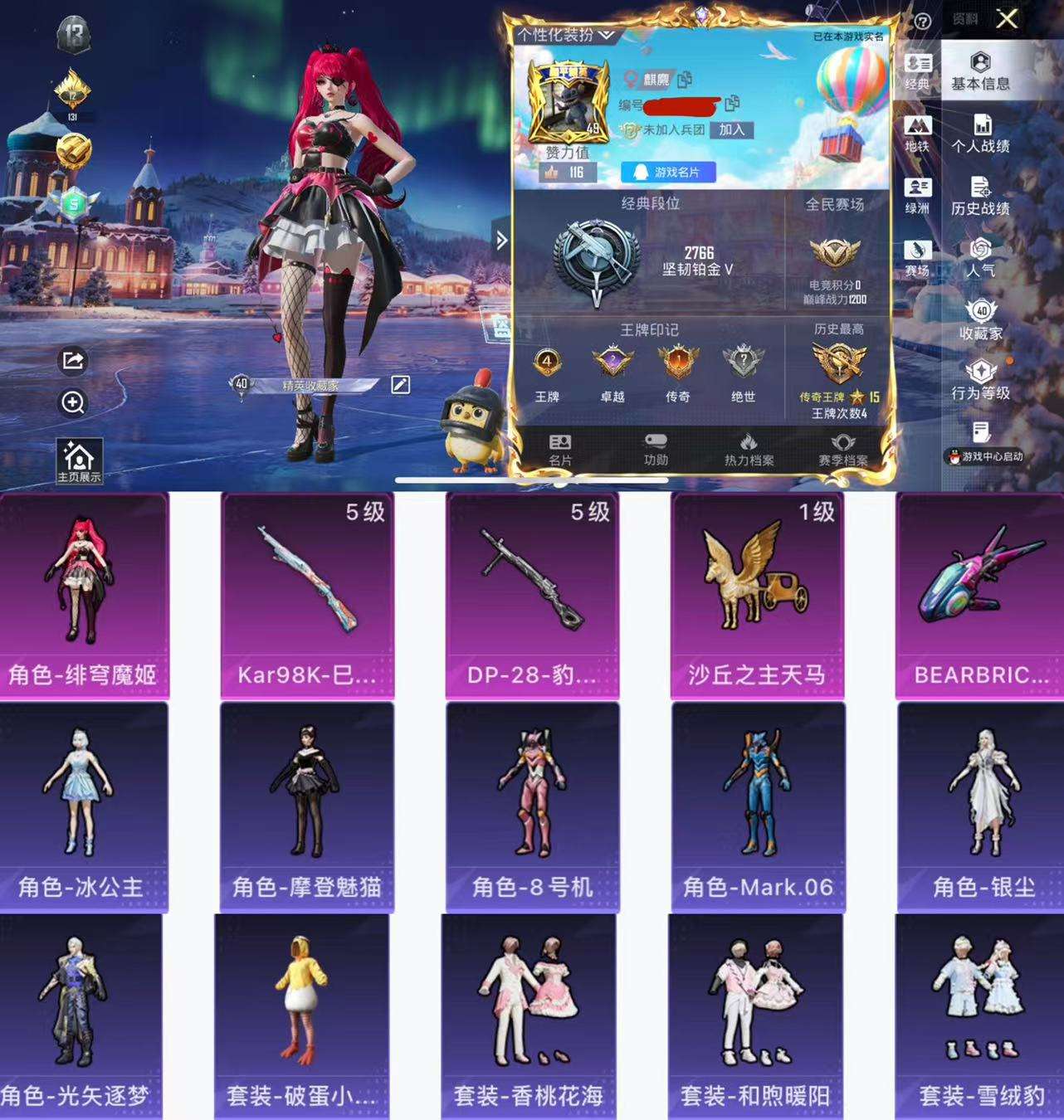Select the 角色-冰公主 character thumbnail
This screenshot has height=1120, width=1064.
[x=83, y=801]
